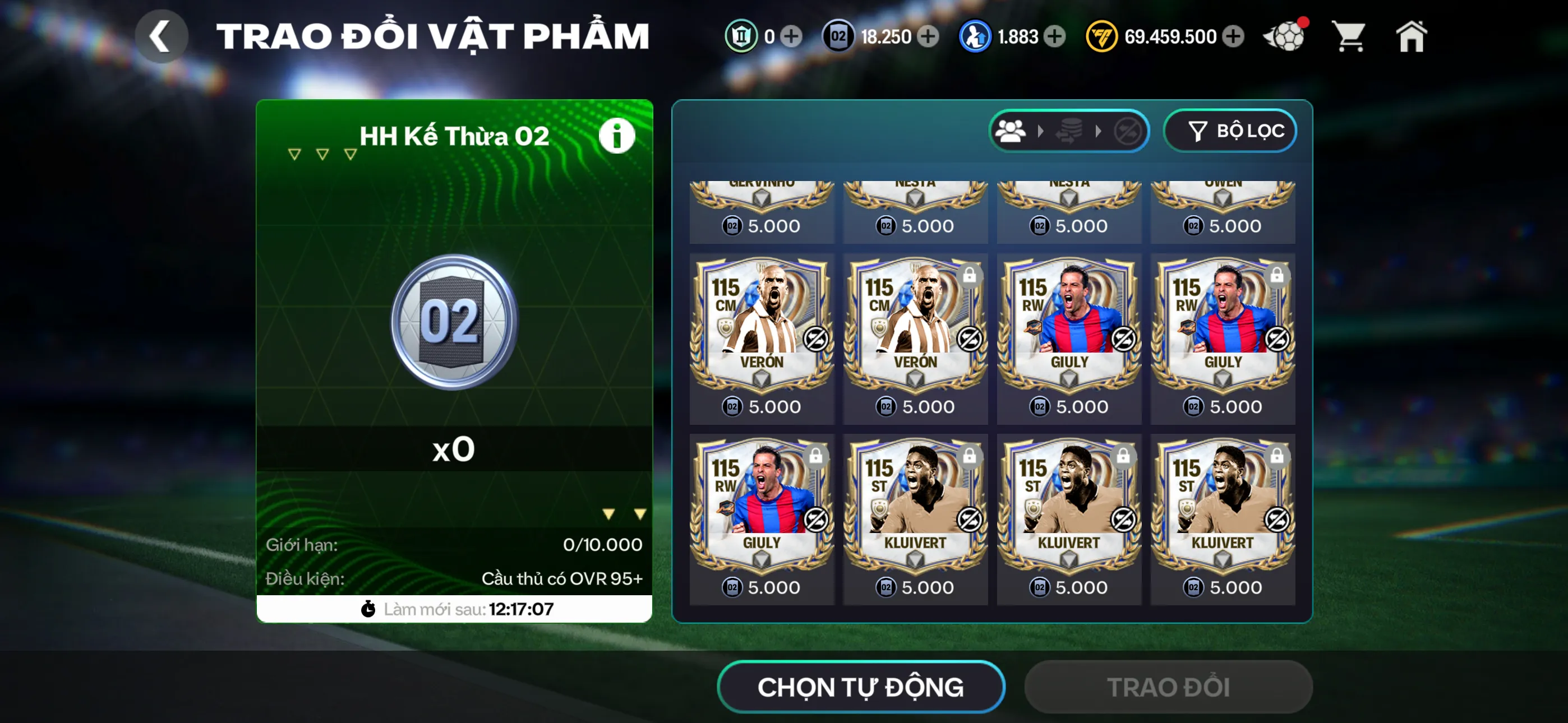This screenshot has height=723, width=1568.
Task: Click the triple triangle markers beside card title
Action: coord(321,154)
